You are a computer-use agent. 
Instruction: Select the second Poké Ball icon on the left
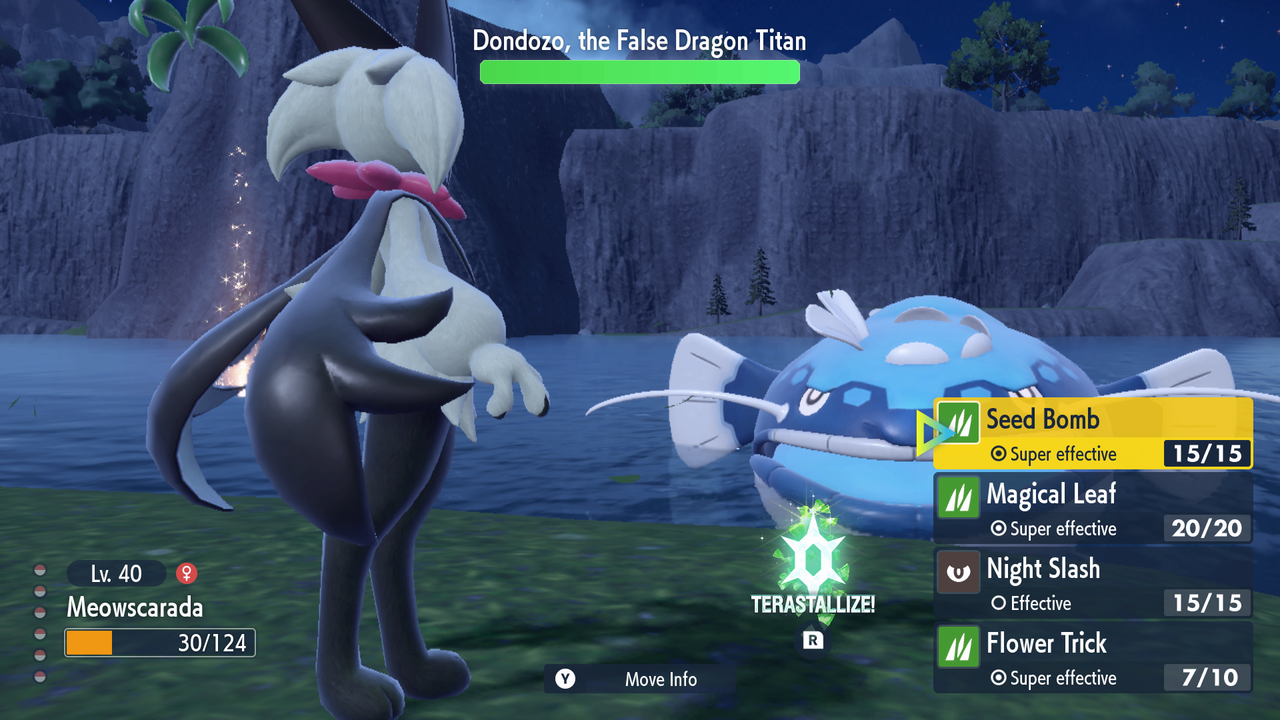point(38,590)
